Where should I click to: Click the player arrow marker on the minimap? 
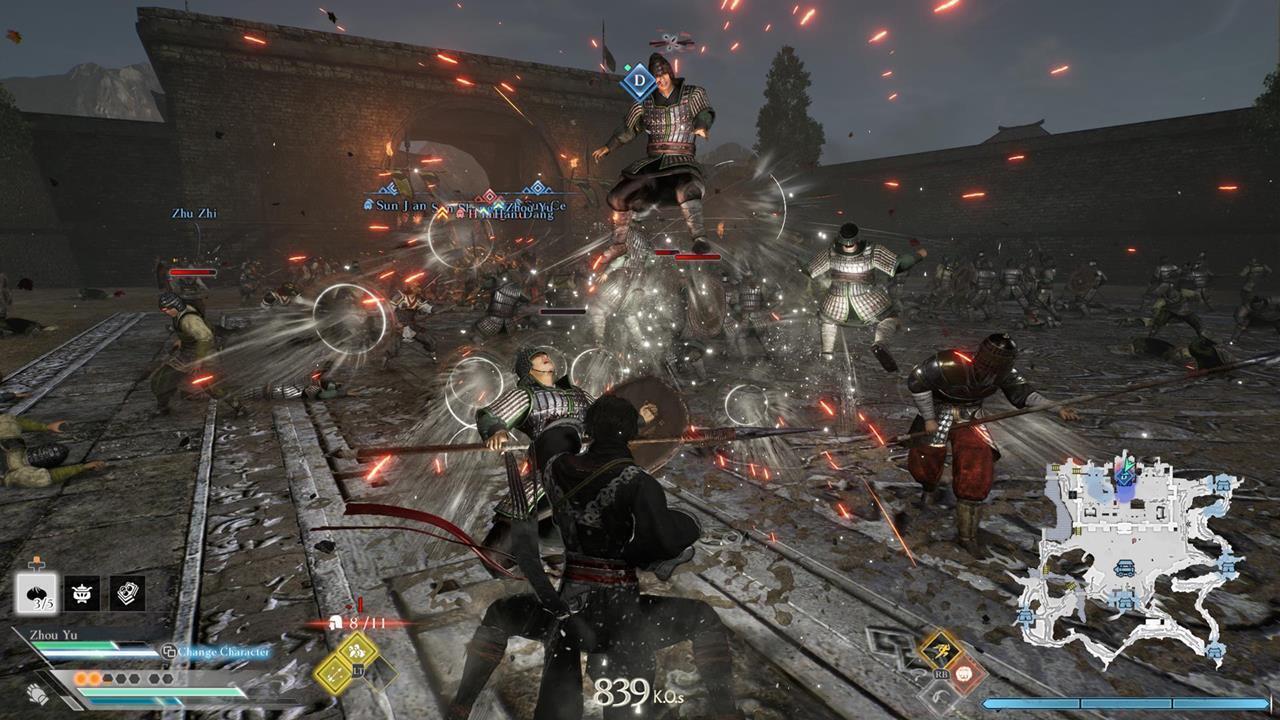pyautogui.click(x=1127, y=465)
